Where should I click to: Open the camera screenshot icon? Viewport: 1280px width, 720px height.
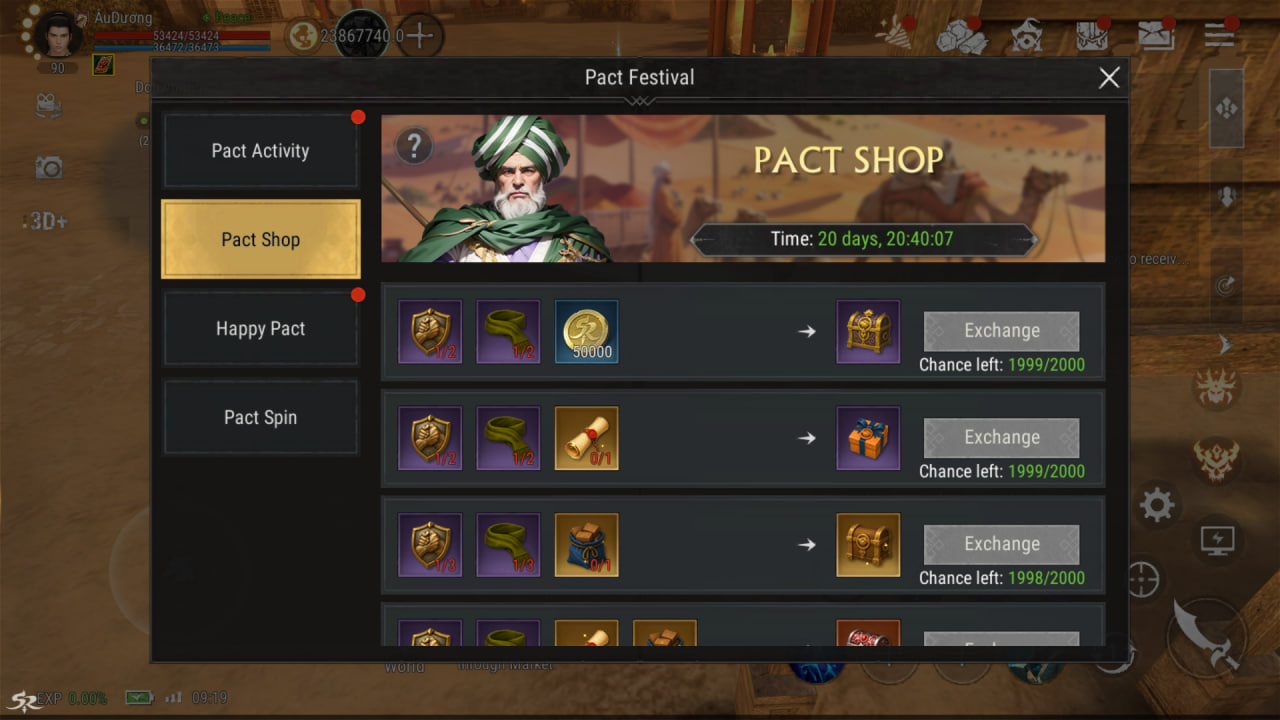[48, 168]
